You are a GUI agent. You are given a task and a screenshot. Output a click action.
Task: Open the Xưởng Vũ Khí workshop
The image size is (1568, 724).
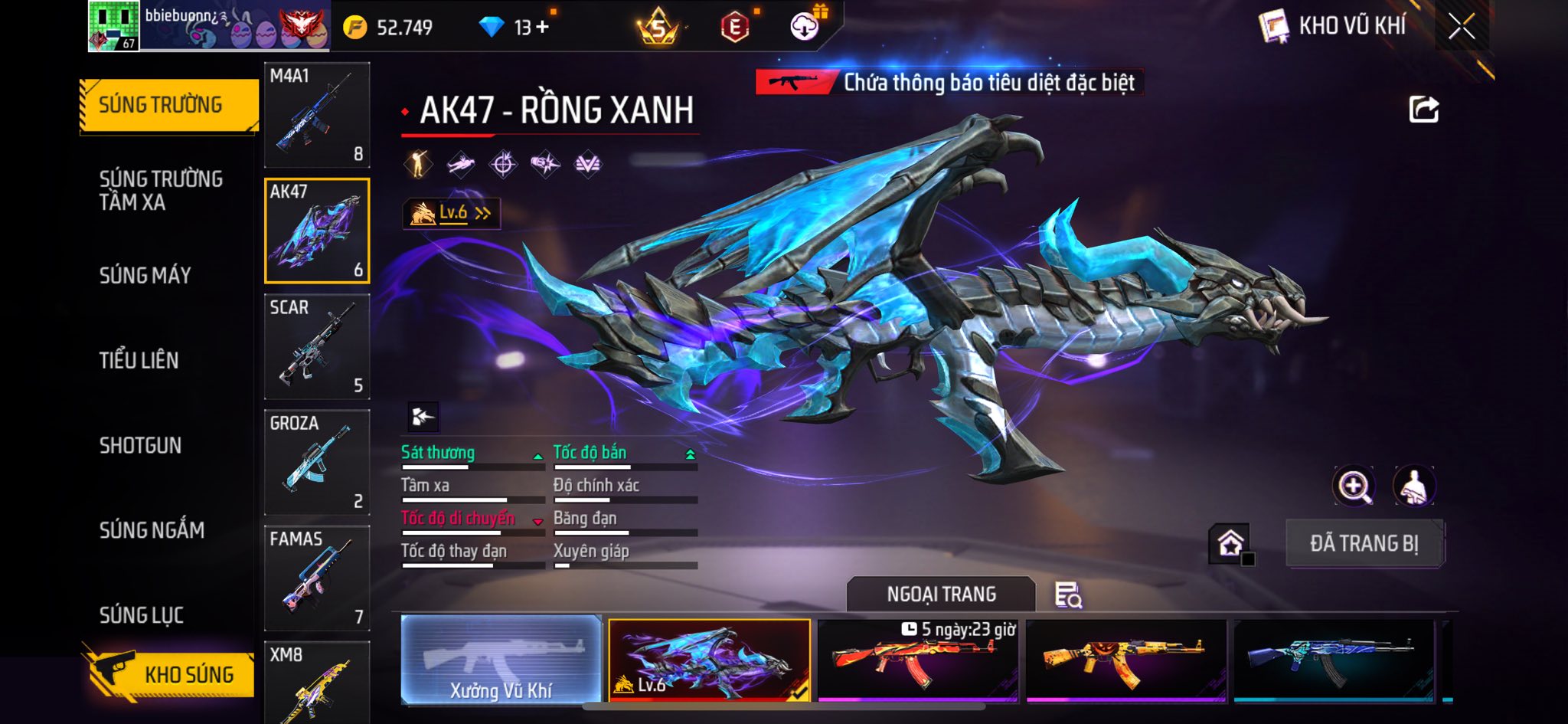501,660
